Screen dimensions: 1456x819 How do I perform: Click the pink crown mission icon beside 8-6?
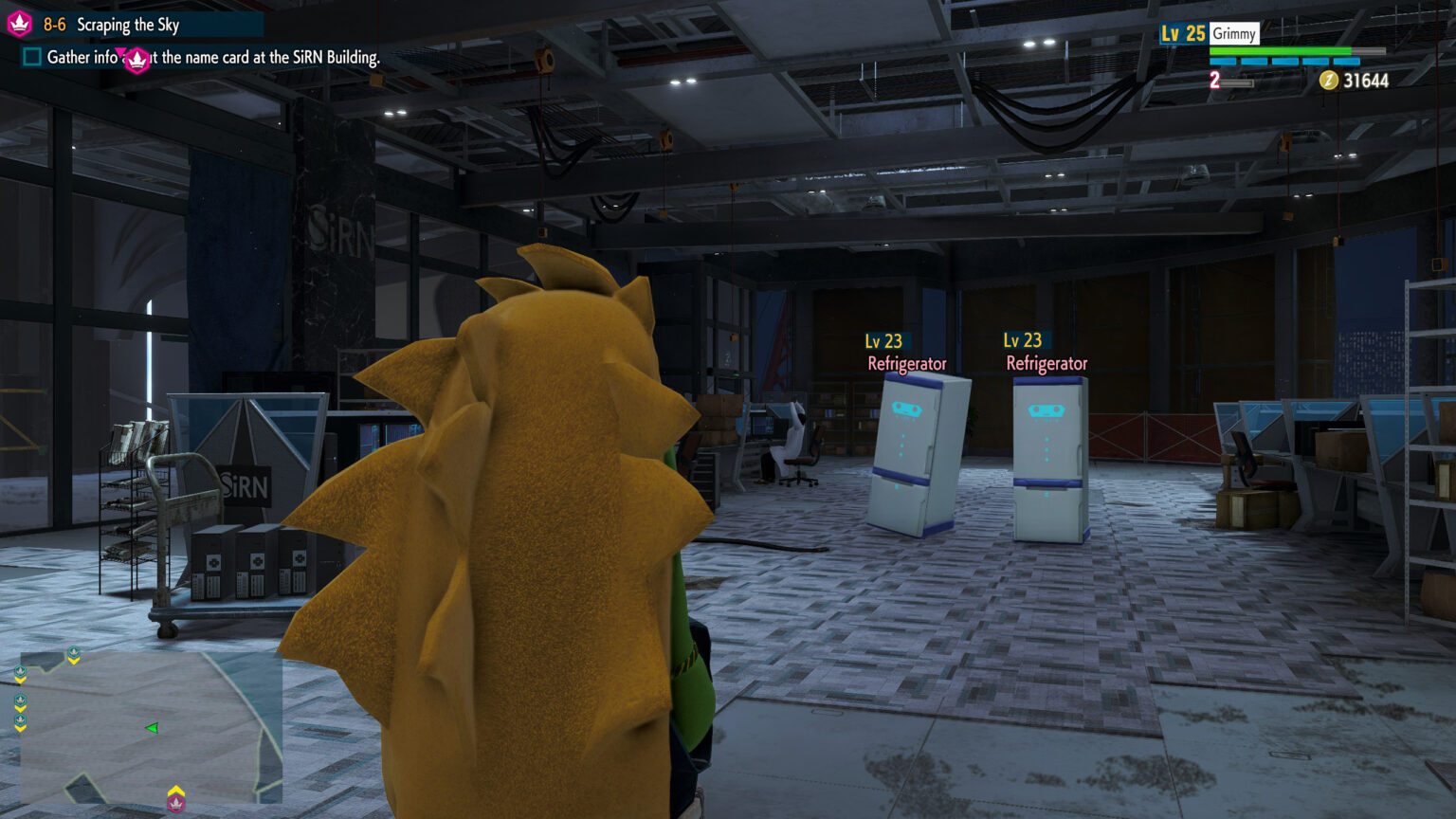(x=20, y=24)
